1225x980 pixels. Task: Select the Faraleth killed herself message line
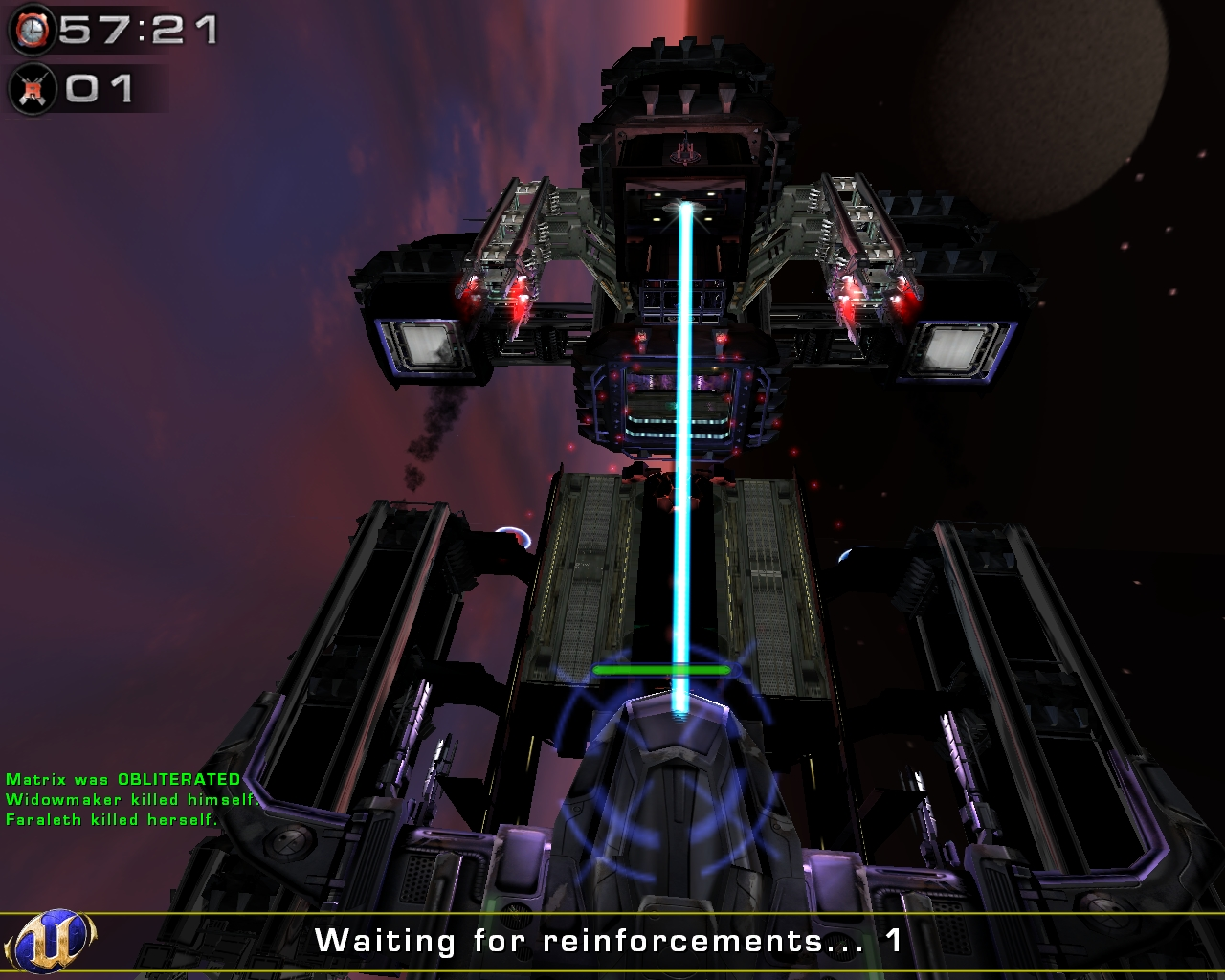110,818
